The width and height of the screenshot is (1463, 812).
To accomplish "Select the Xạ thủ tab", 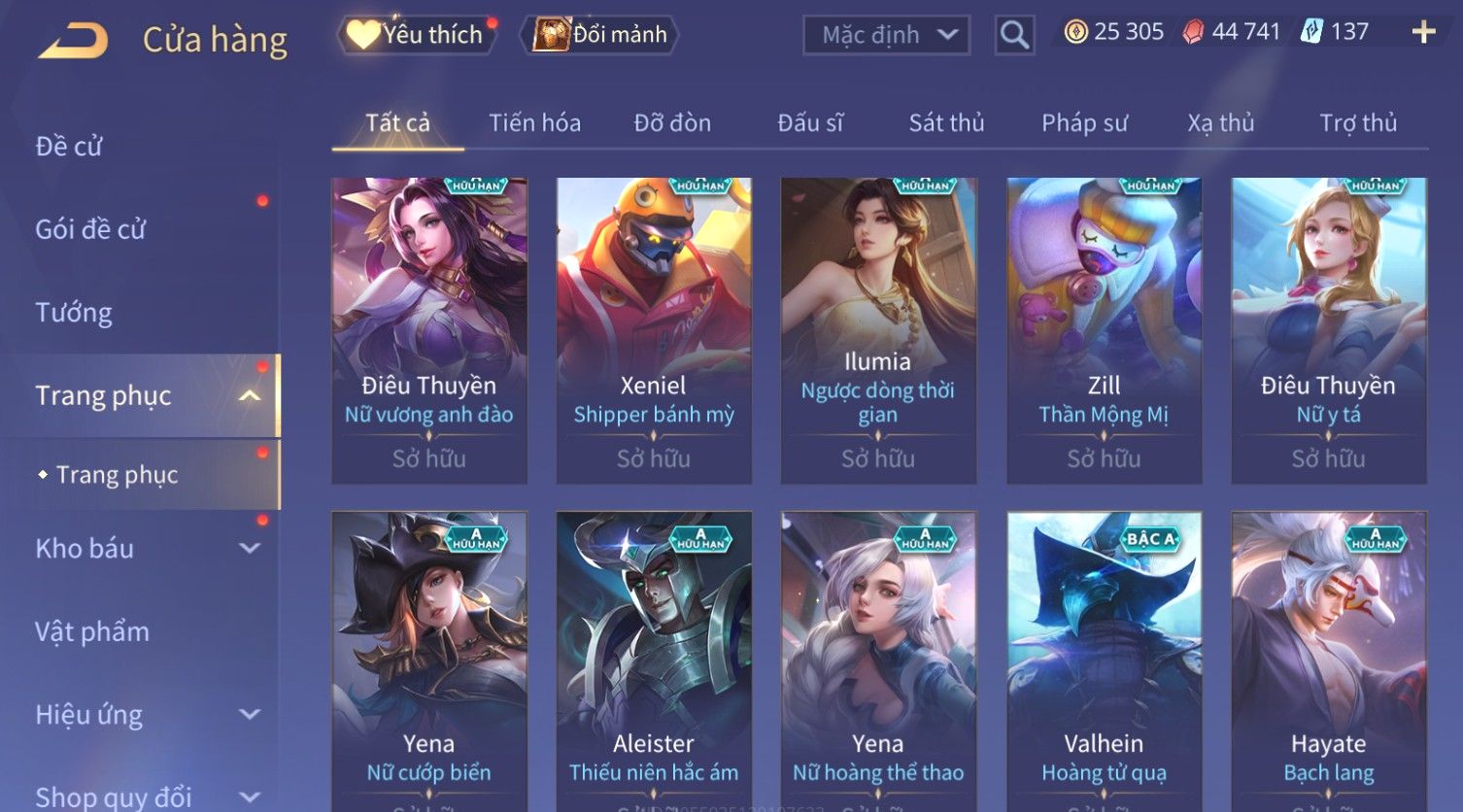I will (x=1220, y=123).
